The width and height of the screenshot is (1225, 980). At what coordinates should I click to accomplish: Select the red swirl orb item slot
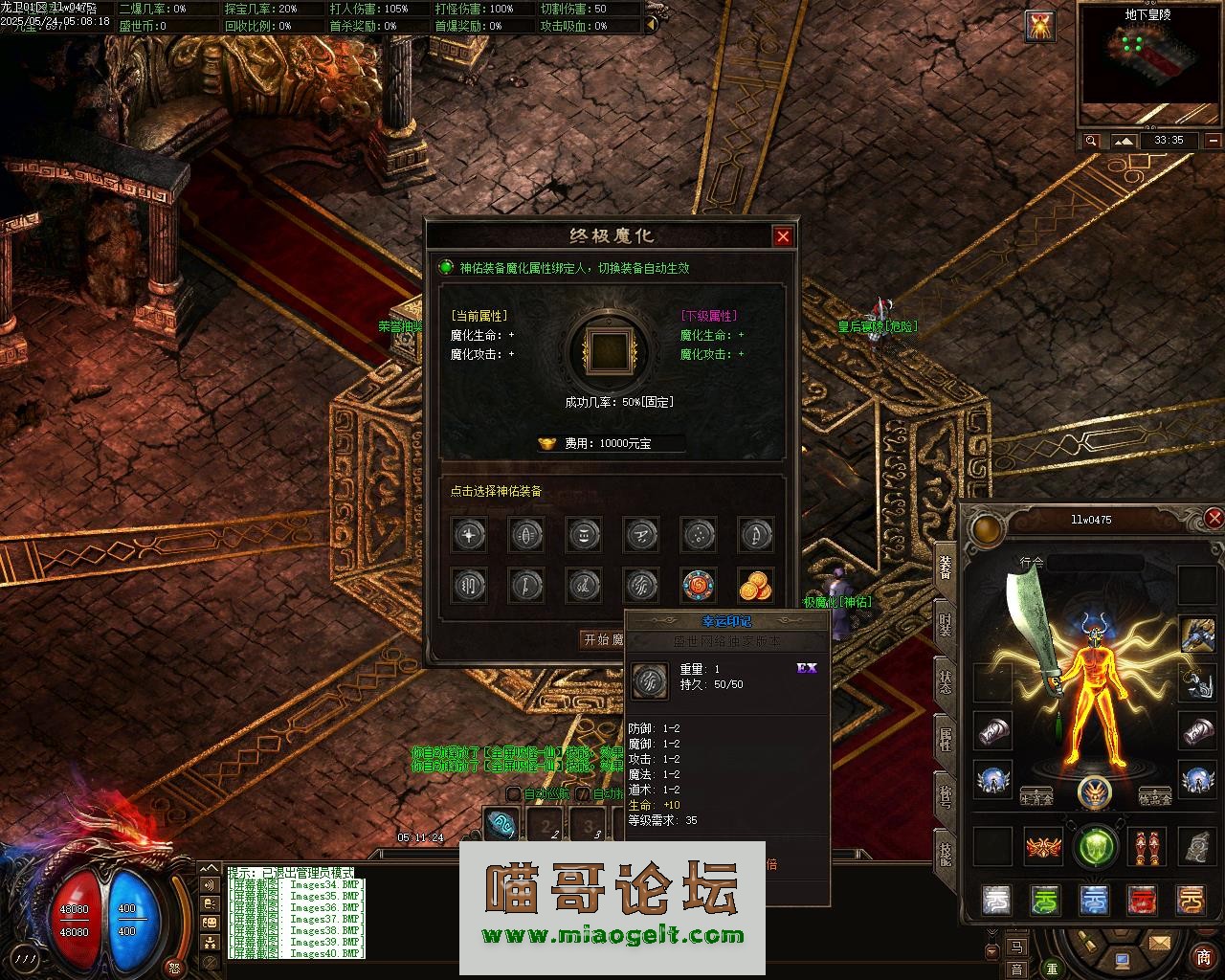point(699,585)
